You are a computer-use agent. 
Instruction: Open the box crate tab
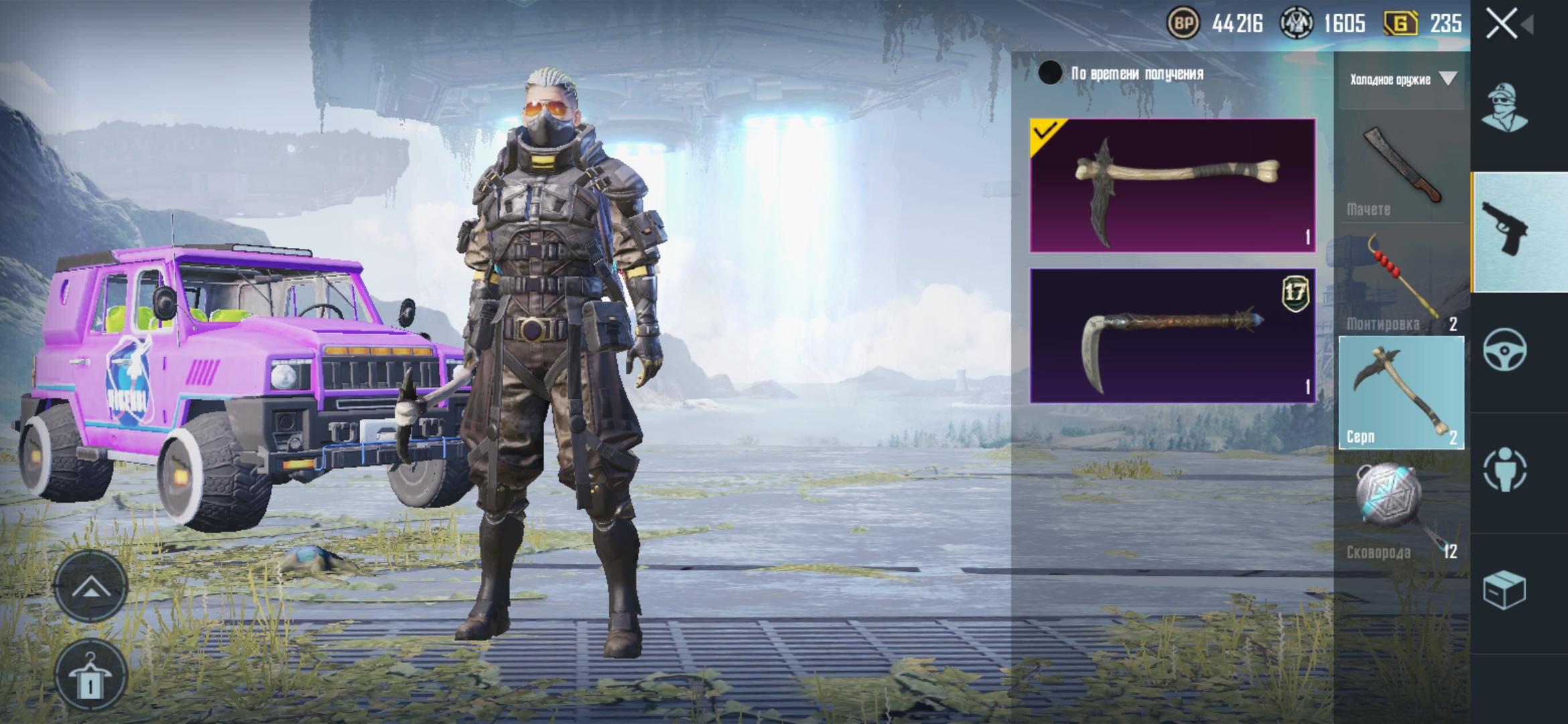click(1504, 590)
